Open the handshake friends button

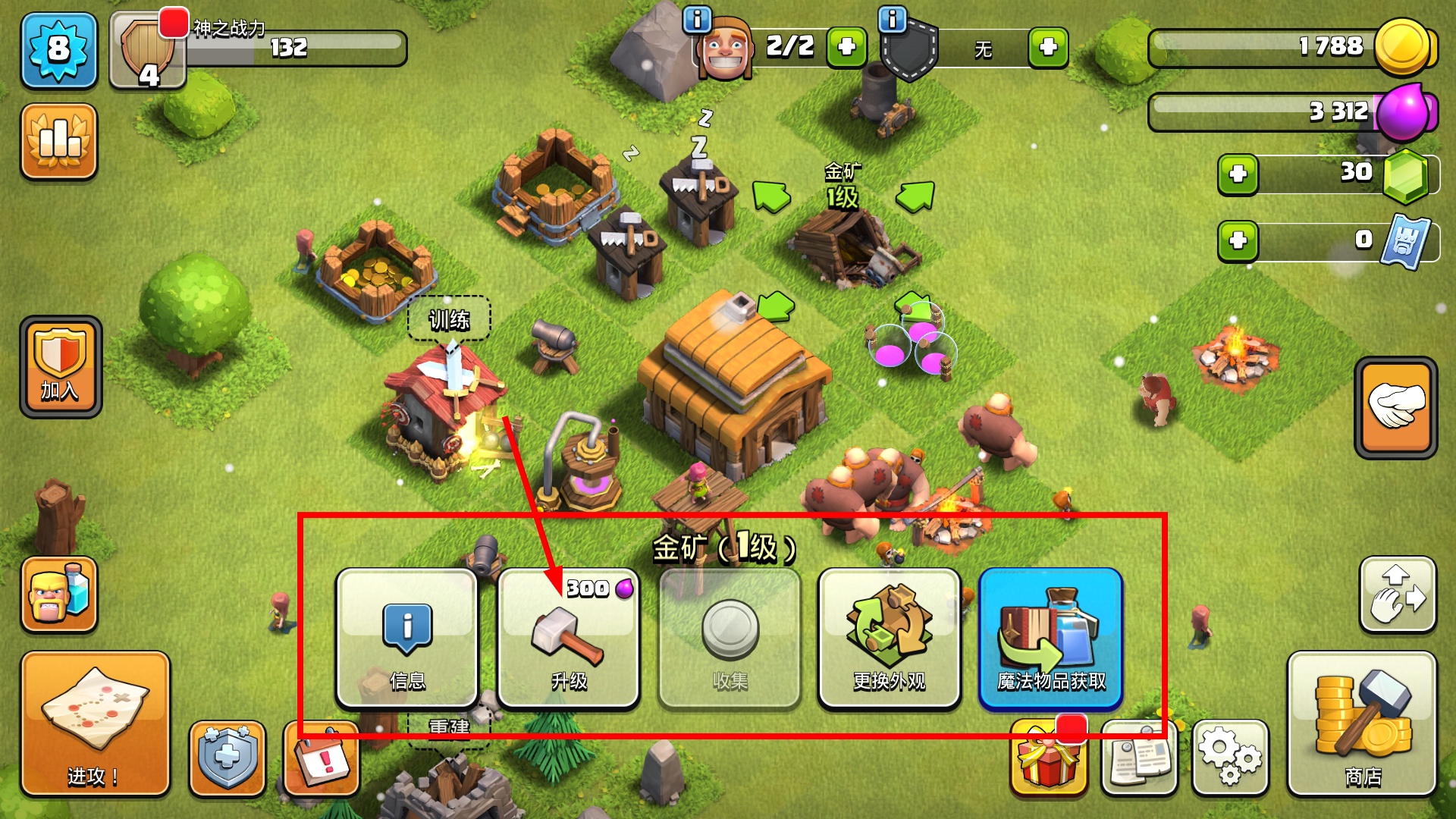[1395, 407]
